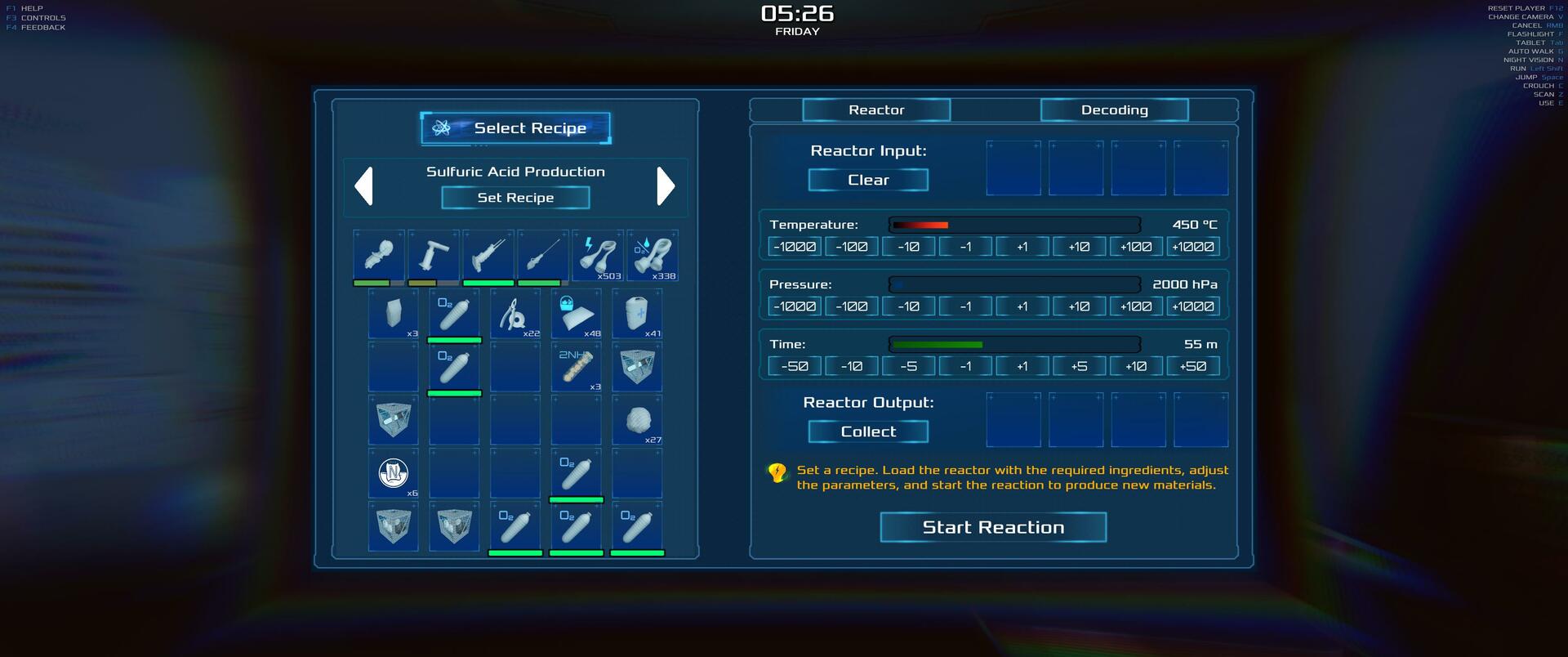Collect the reactor output

pyautogui.click(x=868, y=431)
